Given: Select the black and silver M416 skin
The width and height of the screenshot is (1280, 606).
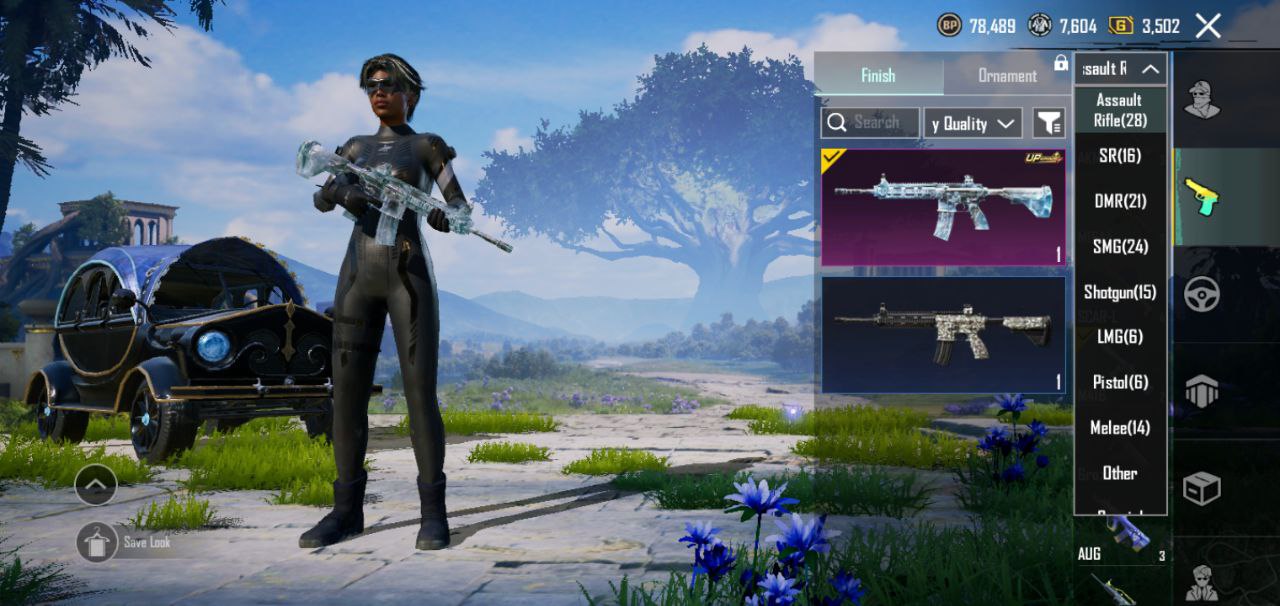Looking at the screenshot, I should pos(943,334).
